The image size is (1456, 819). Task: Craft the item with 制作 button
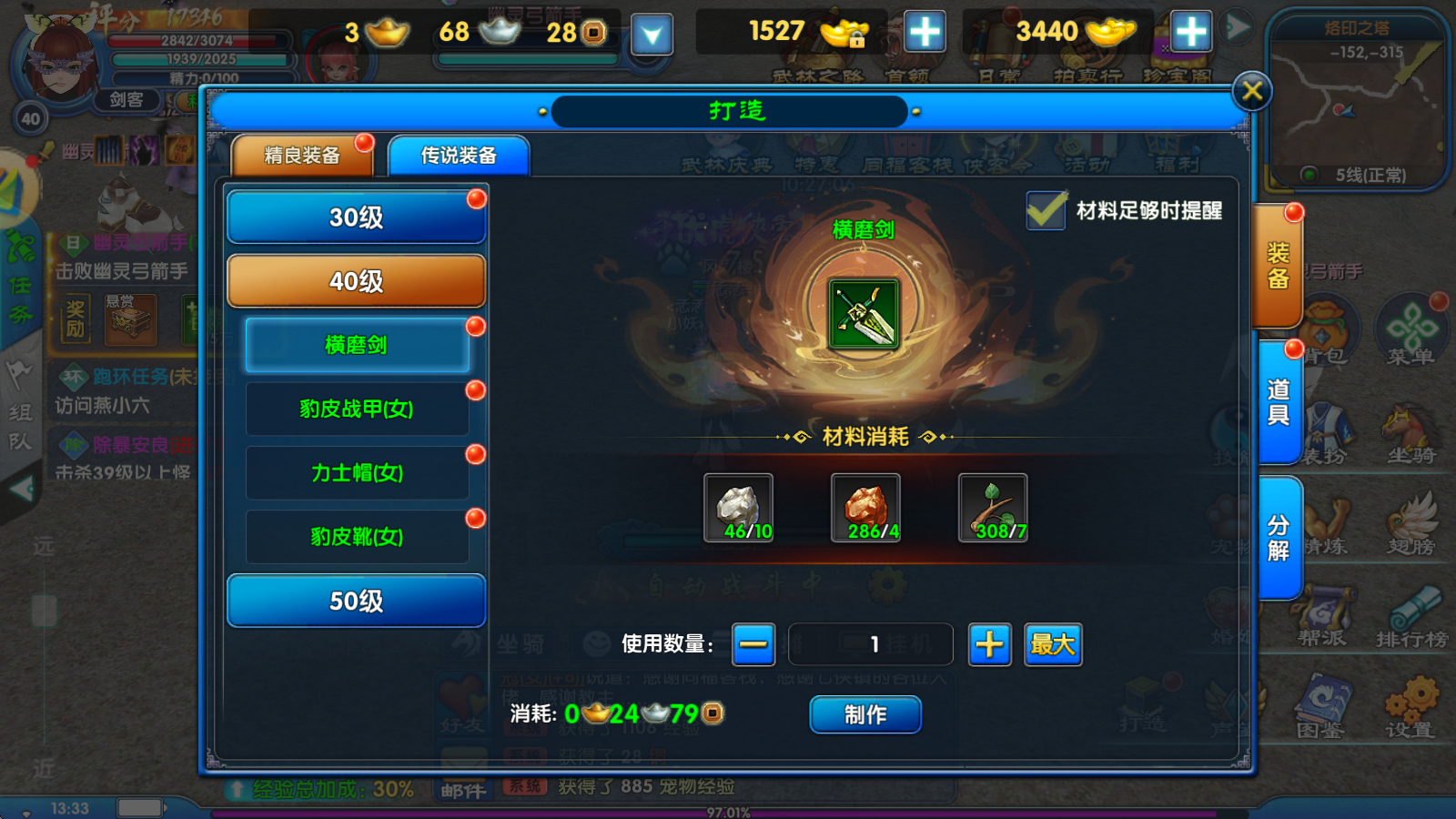click(x=864, y=714)
